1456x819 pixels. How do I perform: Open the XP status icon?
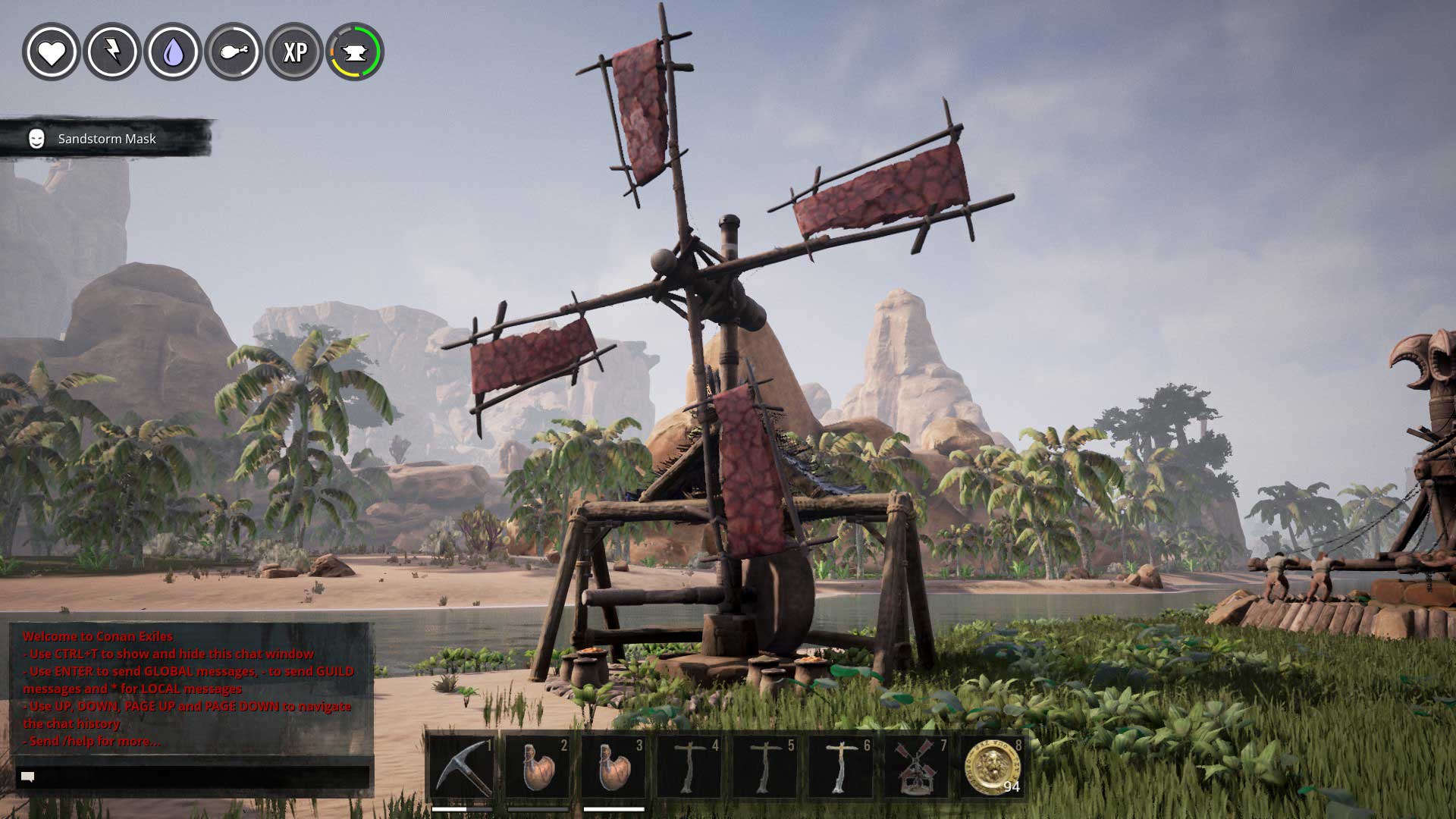click(x=294, y=52)
